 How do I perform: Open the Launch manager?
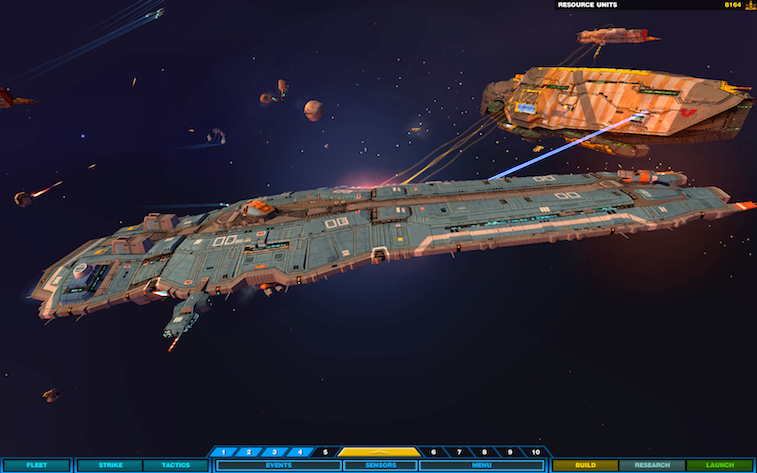tap(720, 465)
